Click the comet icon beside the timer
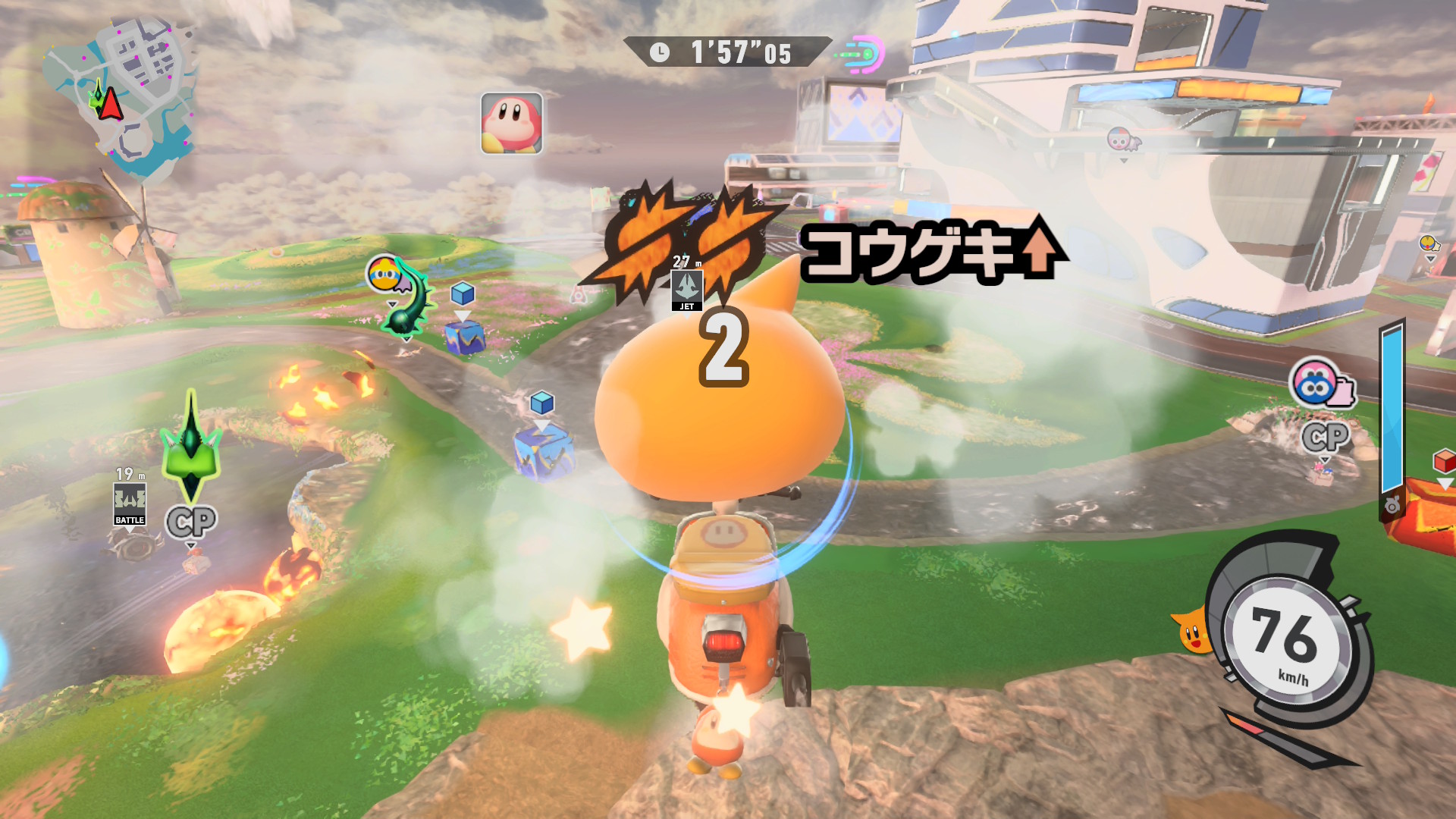The width and height of the screenshot is (1456, 819). (x=863, y=54)
